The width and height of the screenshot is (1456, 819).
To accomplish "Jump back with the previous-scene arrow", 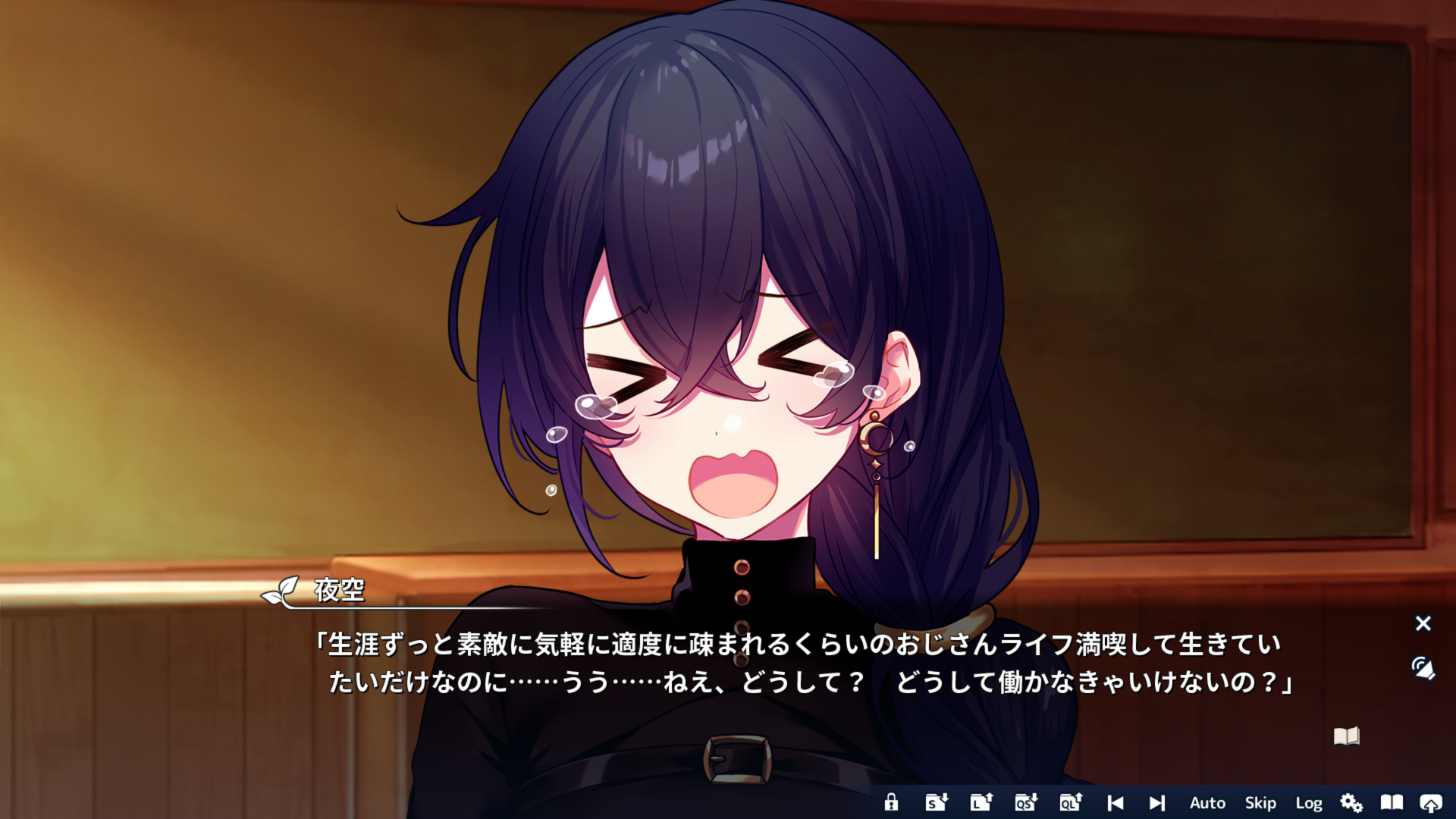I will tap(1116, 802).
